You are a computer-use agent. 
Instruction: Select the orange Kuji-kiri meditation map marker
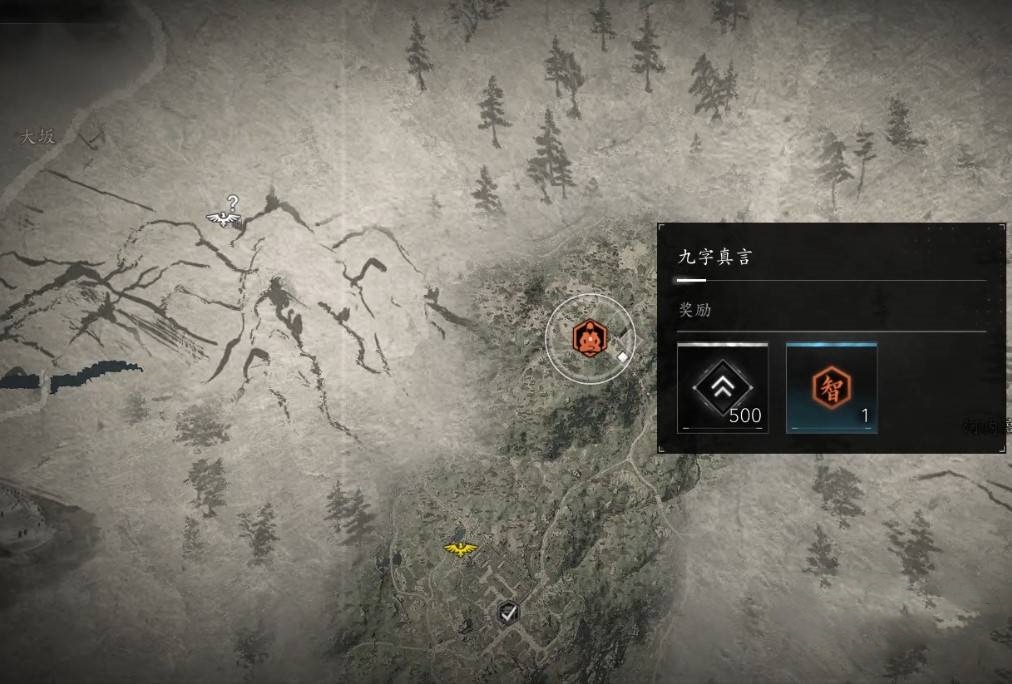coord(590,338)
